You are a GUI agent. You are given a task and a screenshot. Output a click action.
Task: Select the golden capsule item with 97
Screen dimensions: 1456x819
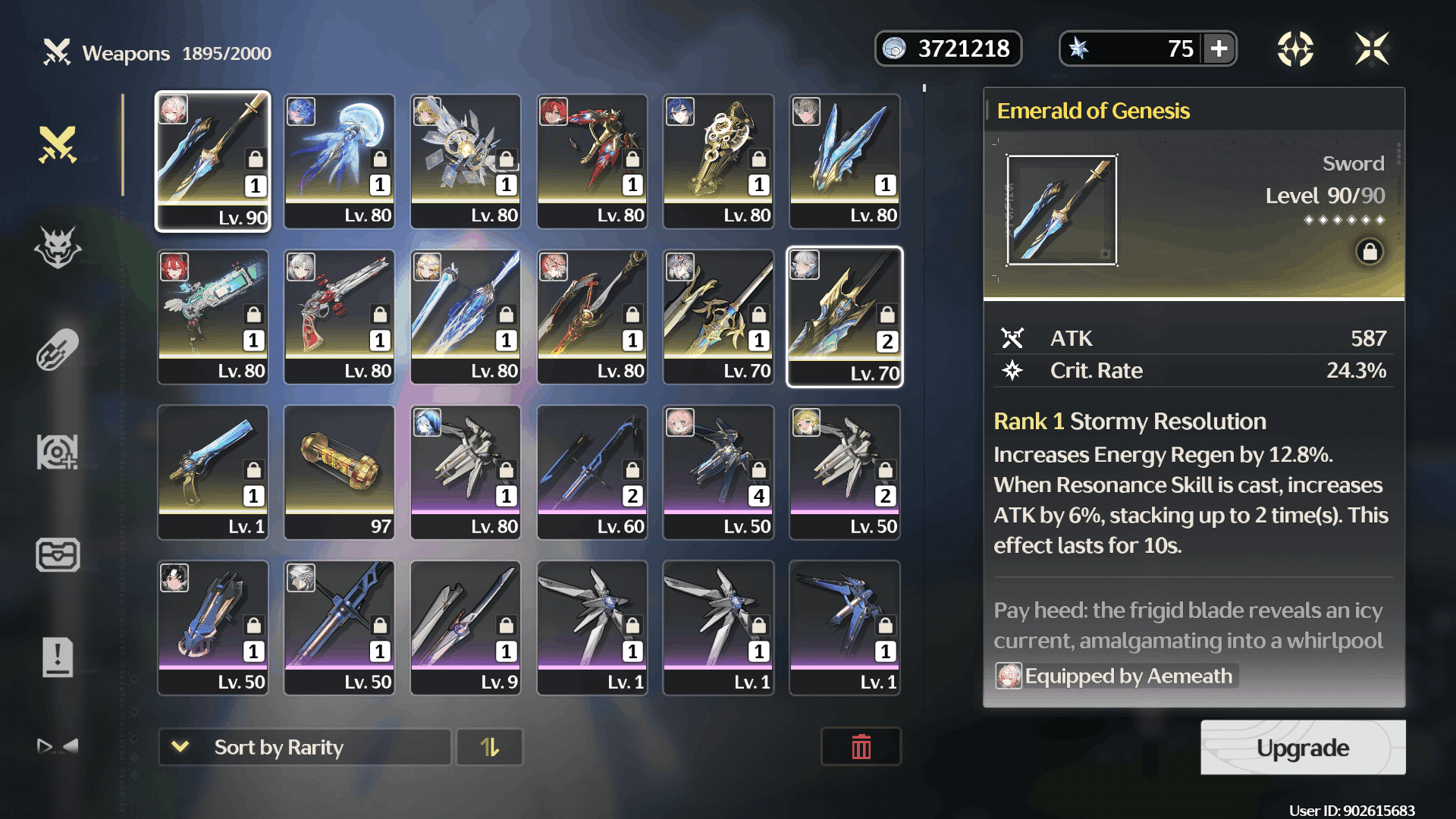339,472
